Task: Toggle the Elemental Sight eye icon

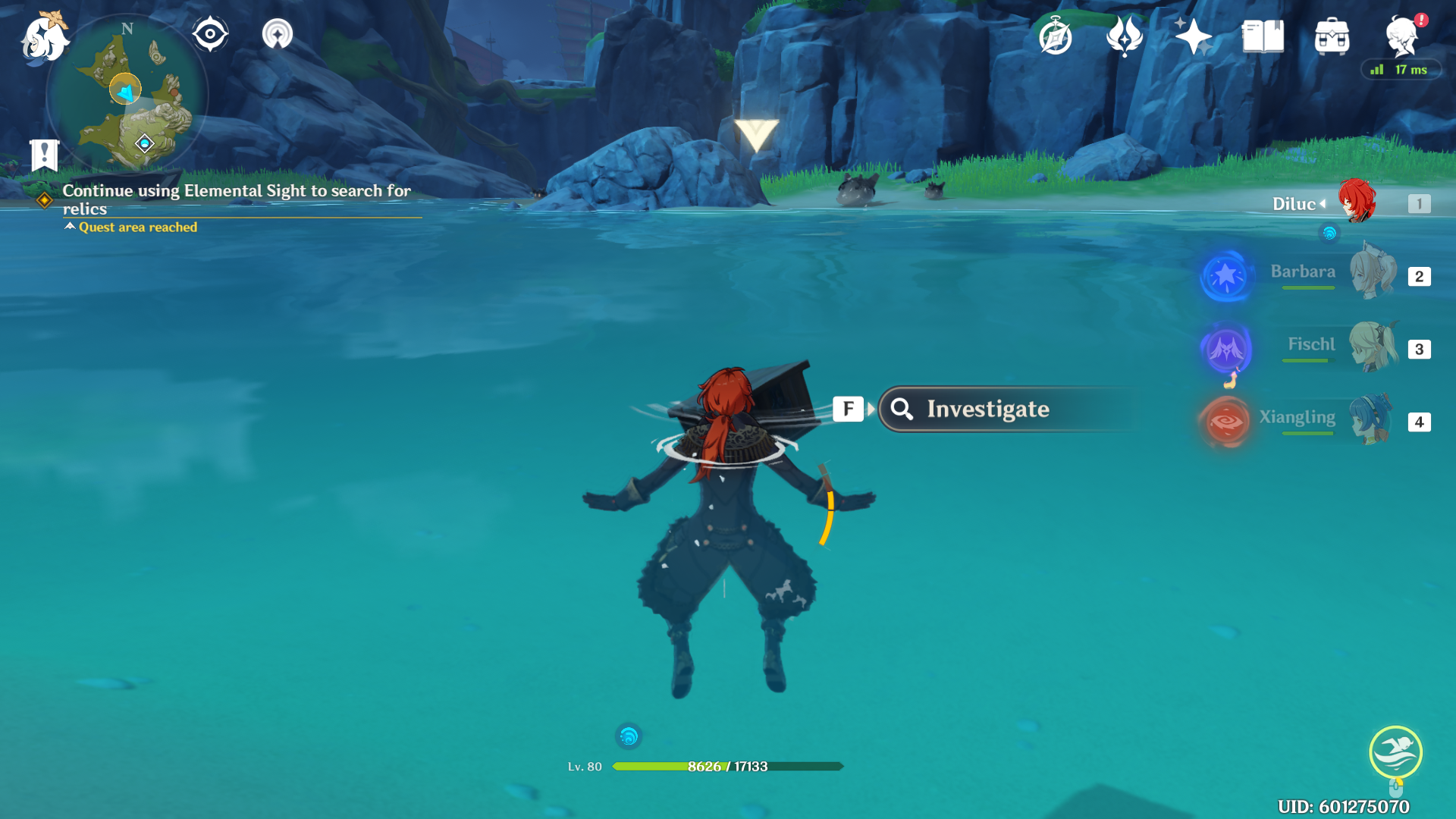Action: (210, 34)
